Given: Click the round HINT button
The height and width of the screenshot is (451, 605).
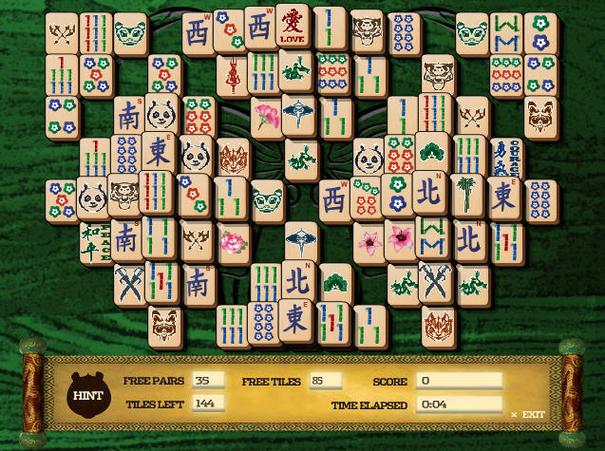Looking at the screenshot, I should coord(83,394).
